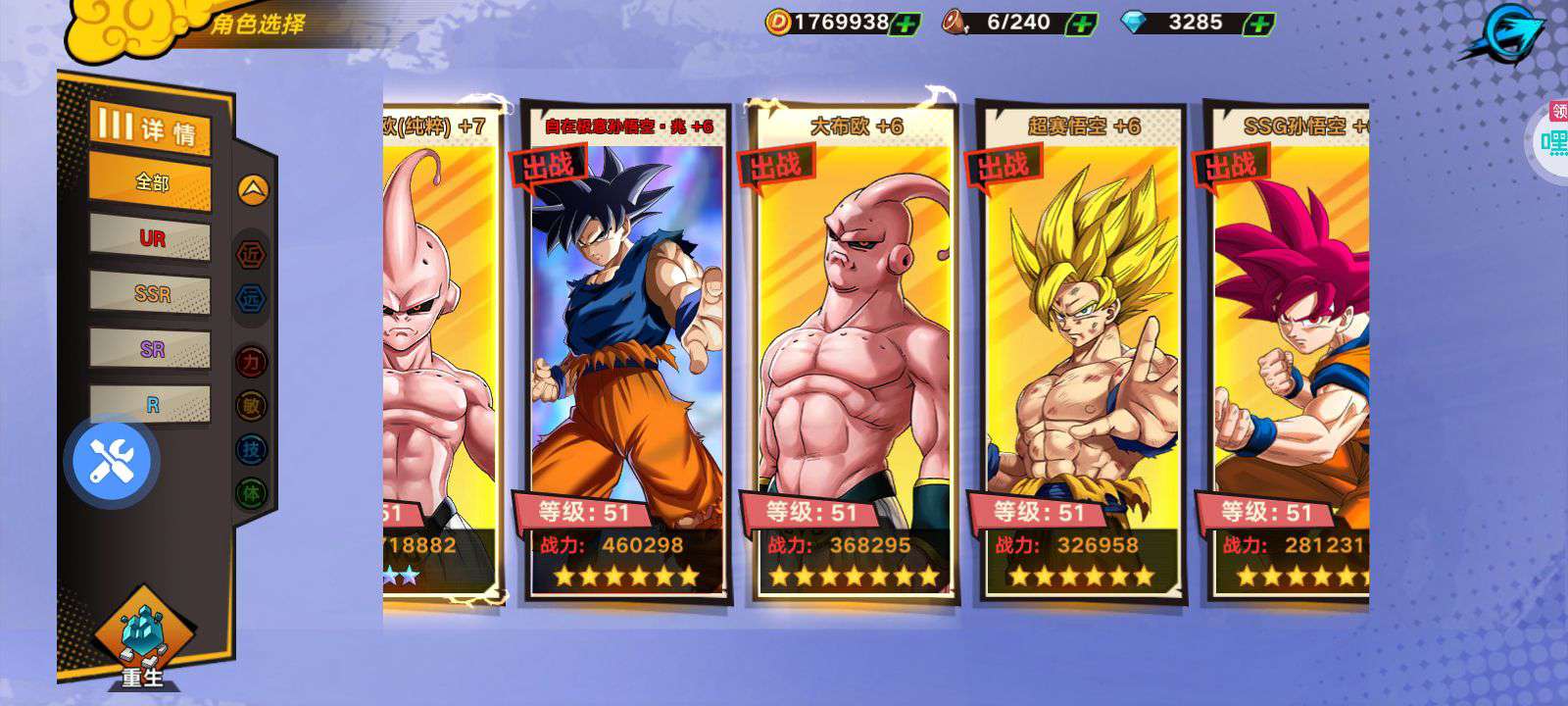Show only R rarity characters
Screen dimensions: 1568x706
click(x=151, y=403)
